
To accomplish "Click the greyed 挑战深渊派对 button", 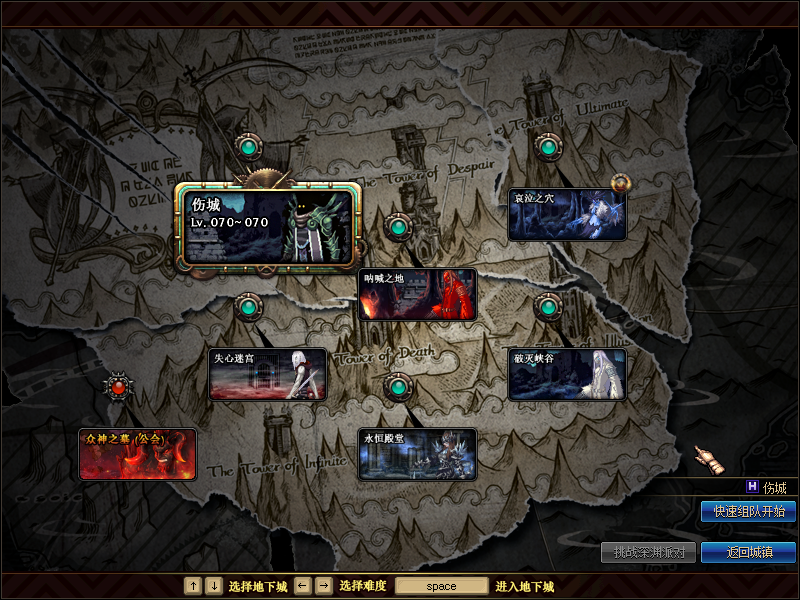I will click(648, 552).
